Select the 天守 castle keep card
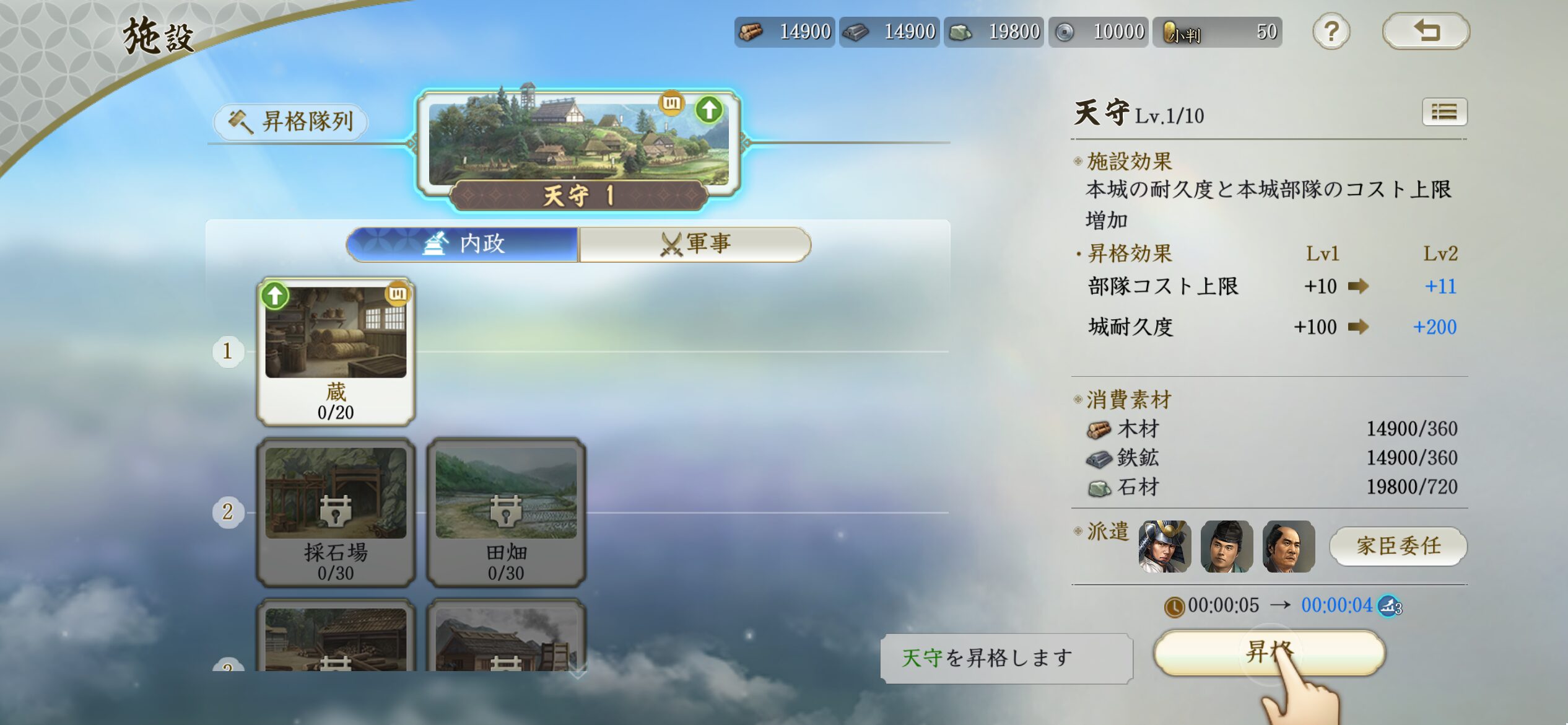The width and height of the screenshot is (1568, 725). tap(578, 147)
